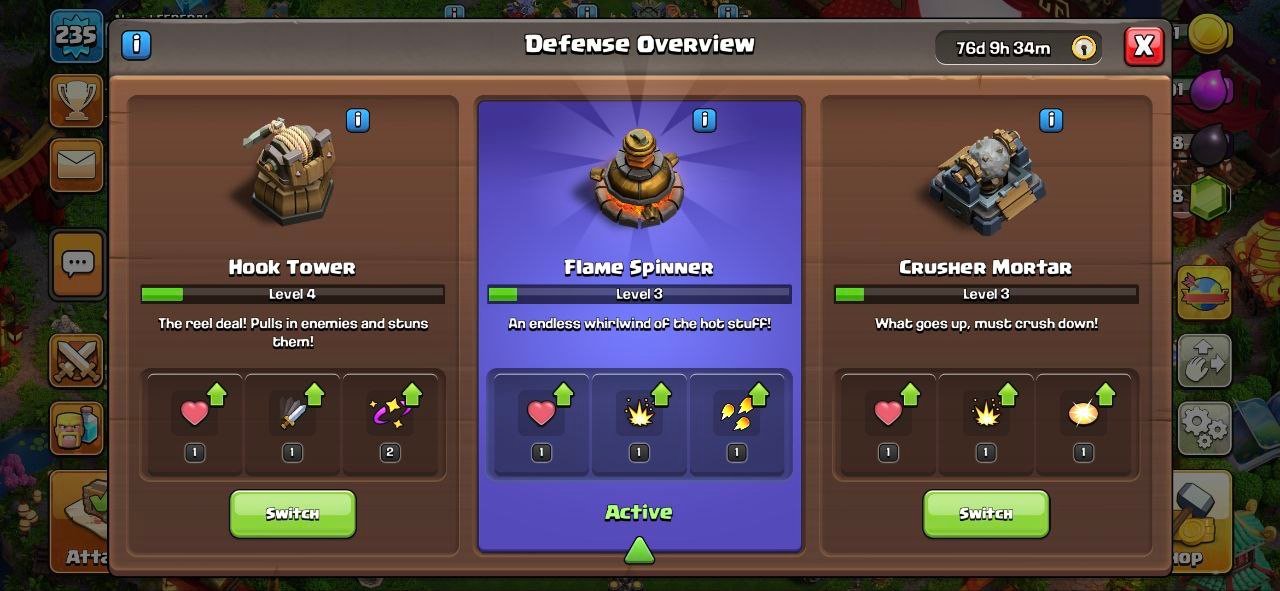Show Flame Spinner info details
1280x591 pixels.
[704, 121]
